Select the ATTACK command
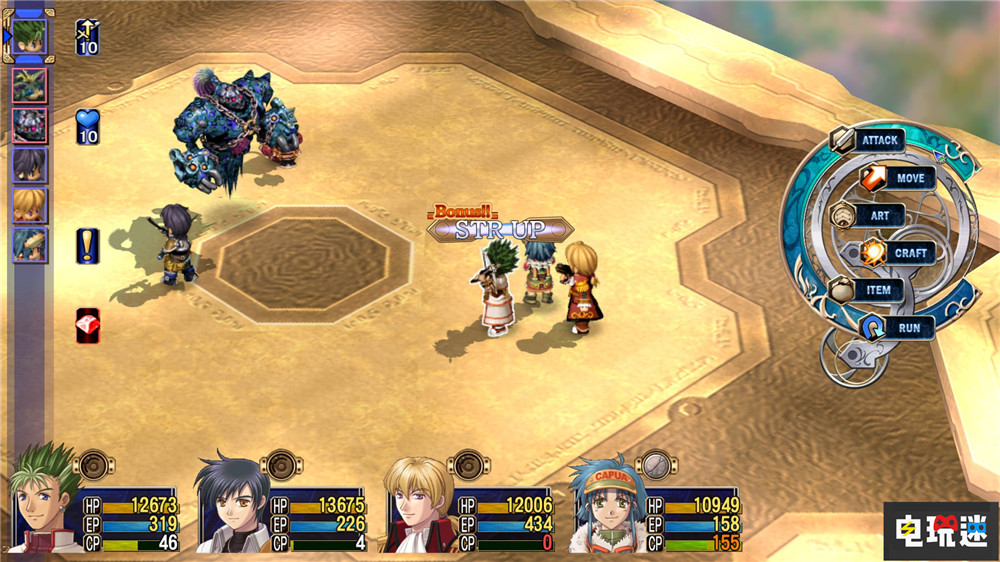This screenshot has height=562, width=1000. click(868, 140)
